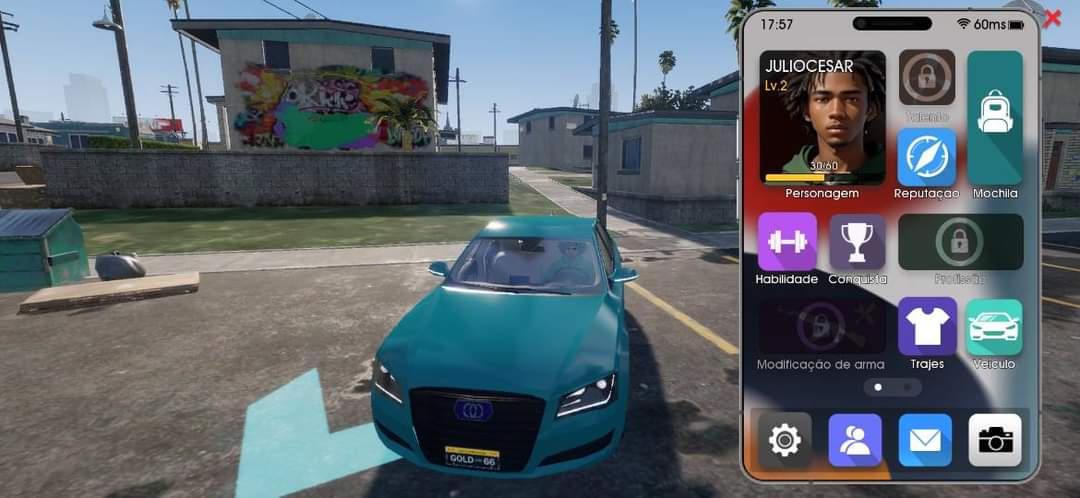Open the JULIOCESAR Personagem card
The width and height of the screenshot is (1080, 498).
pyautogui.click(x=822, y=118)
